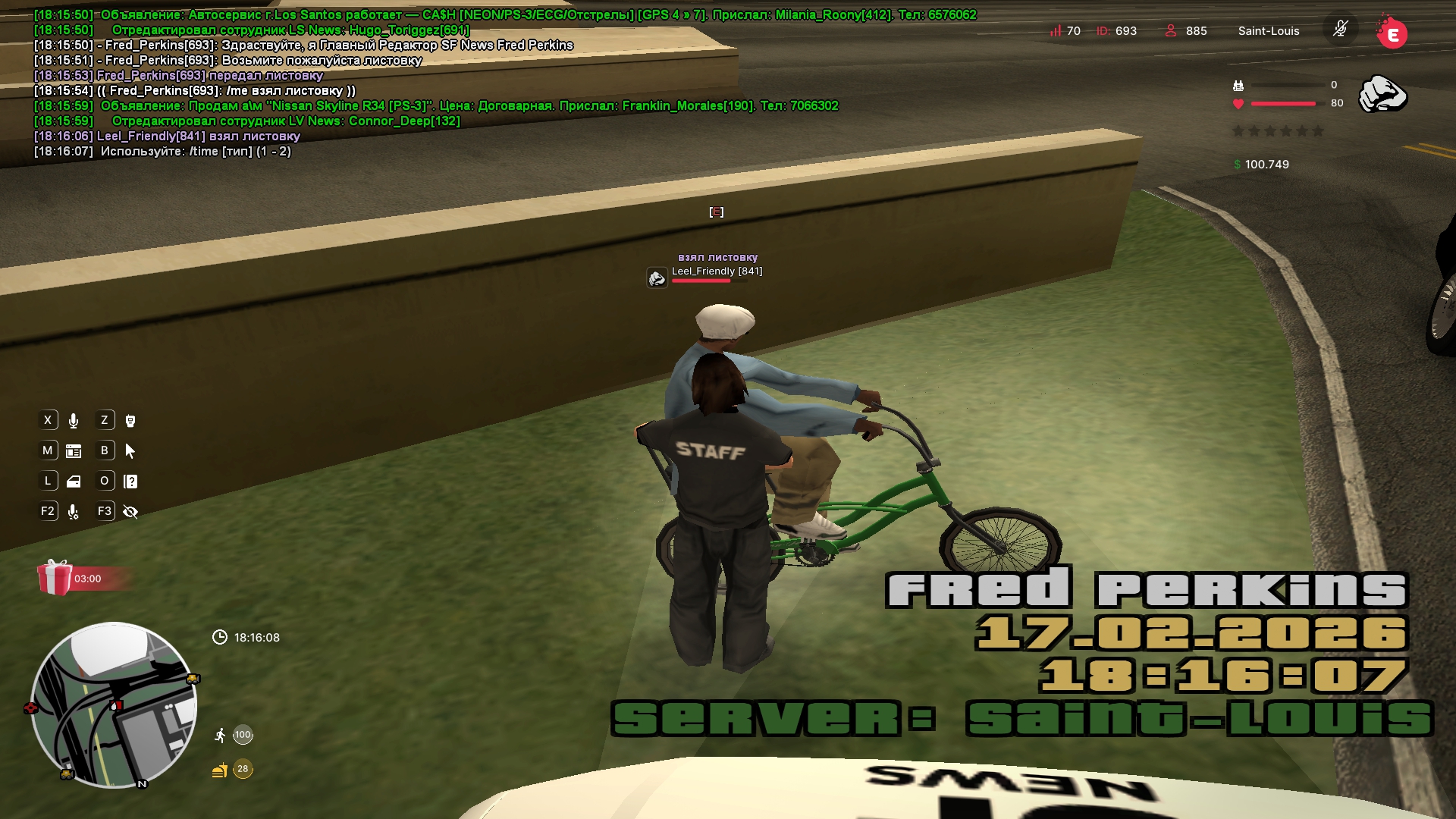The image size is (1456, 819).
Task: Click the car door lock icon
Action: click(74, 482)
